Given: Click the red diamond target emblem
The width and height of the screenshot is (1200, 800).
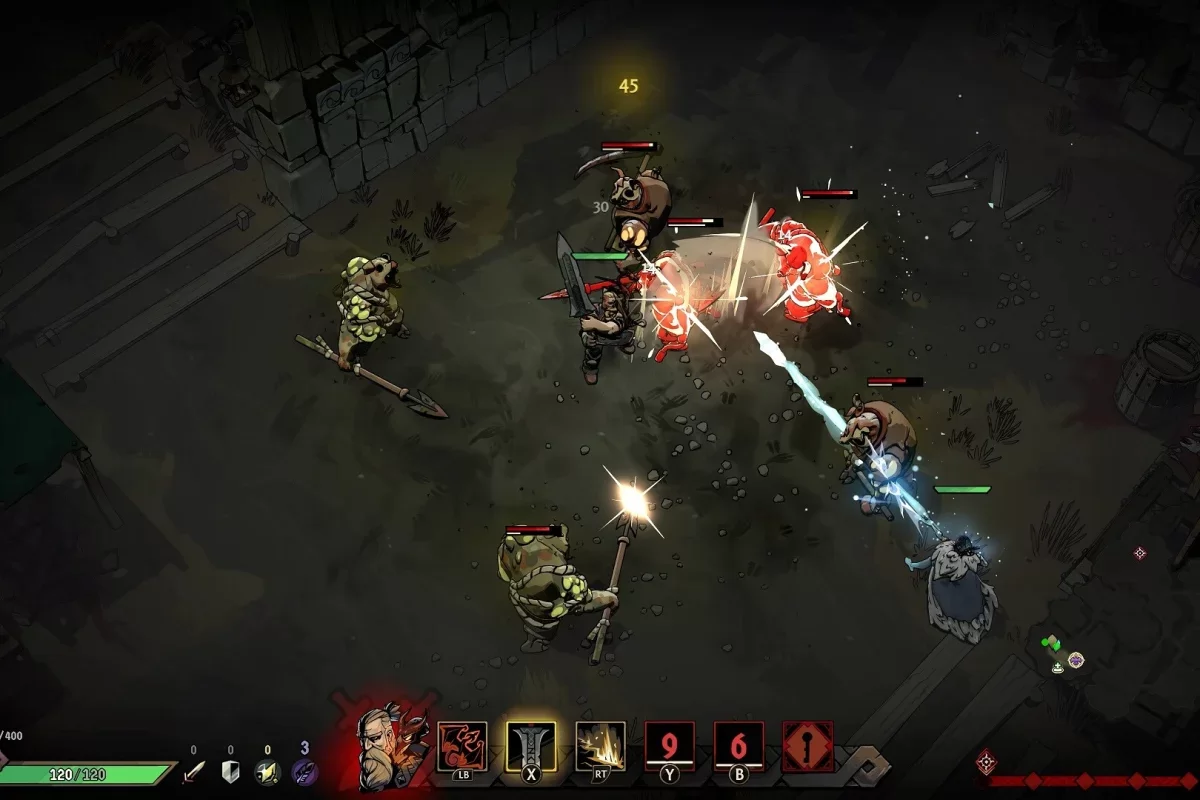Looking at the screenshot, I should click(x=986, y=762).
